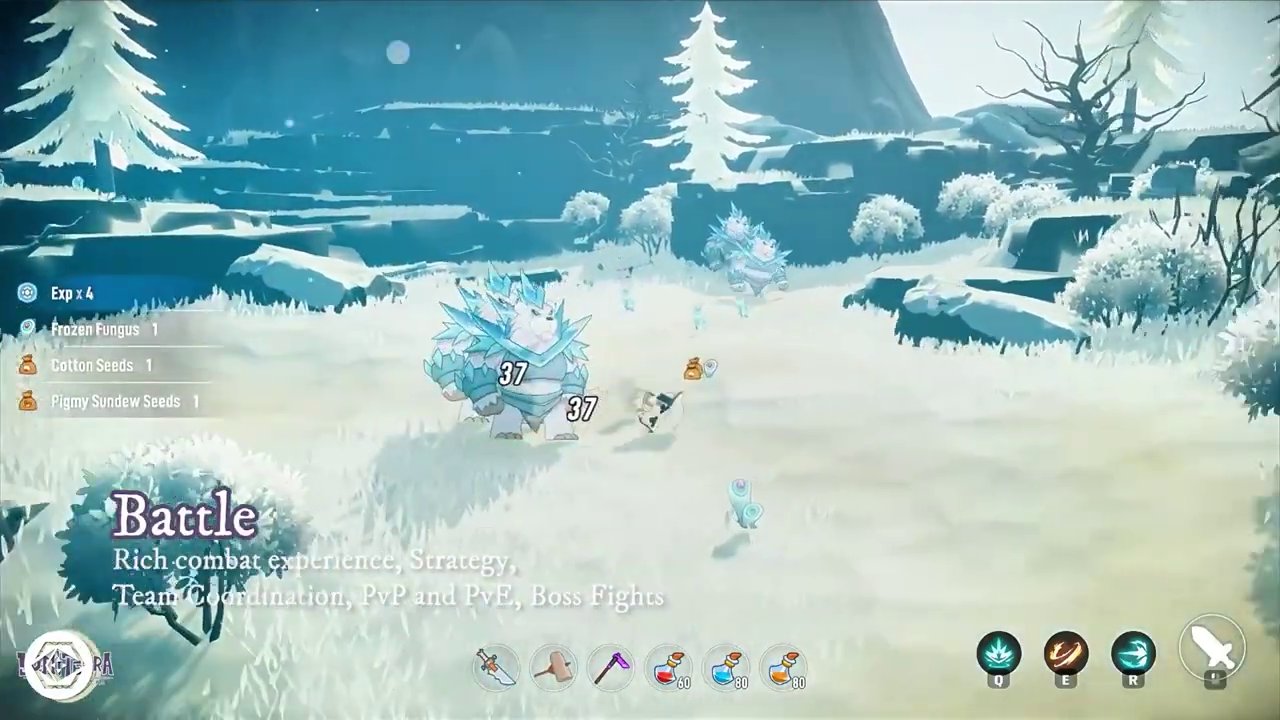This screenshot has width=1280, height=720.
Task: Click the dropped loot bag near the monster
Action: pyautogui.click(x=691, y=368)
